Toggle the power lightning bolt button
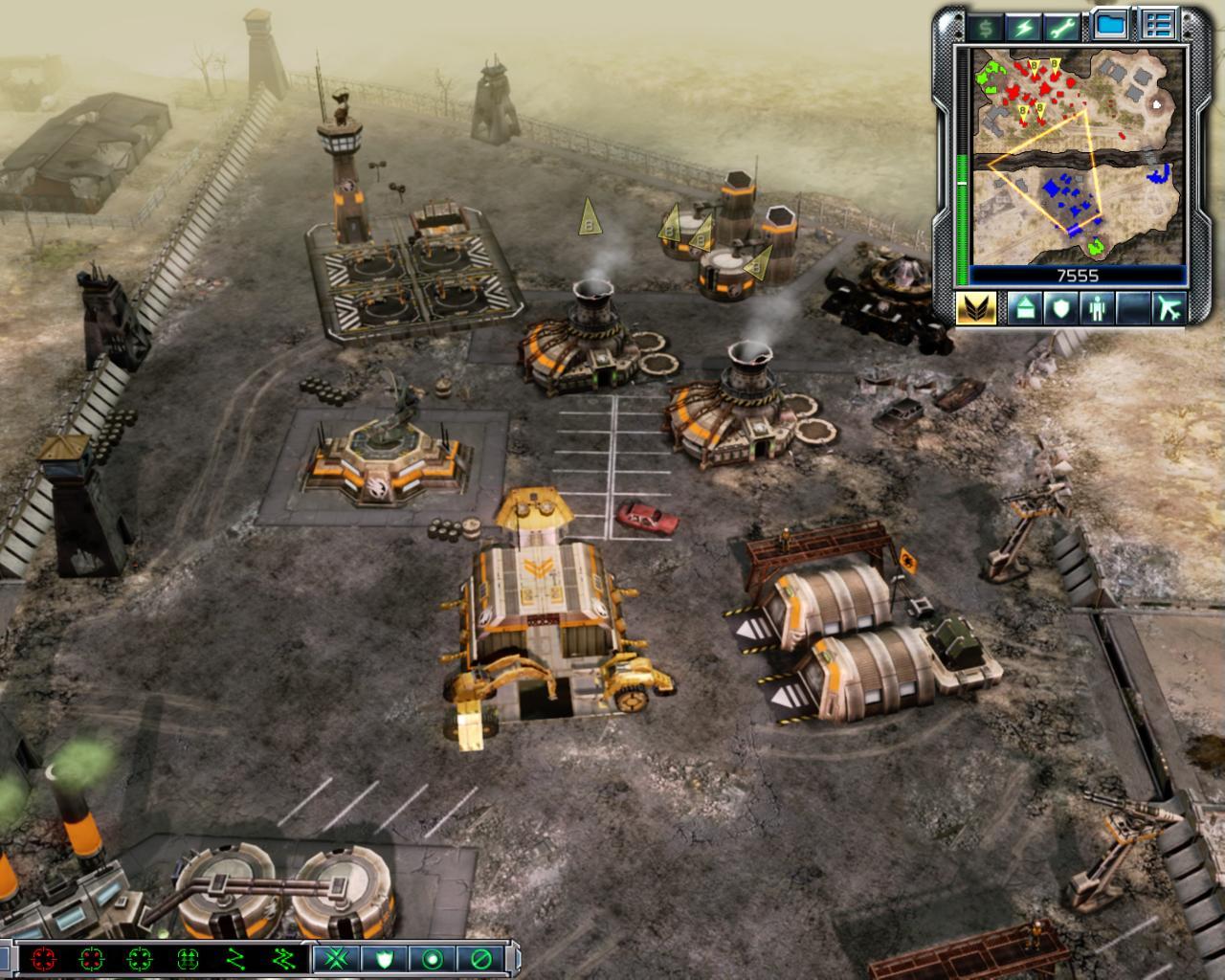This screenshot has width=1225, height=980. click(1025, 26)
